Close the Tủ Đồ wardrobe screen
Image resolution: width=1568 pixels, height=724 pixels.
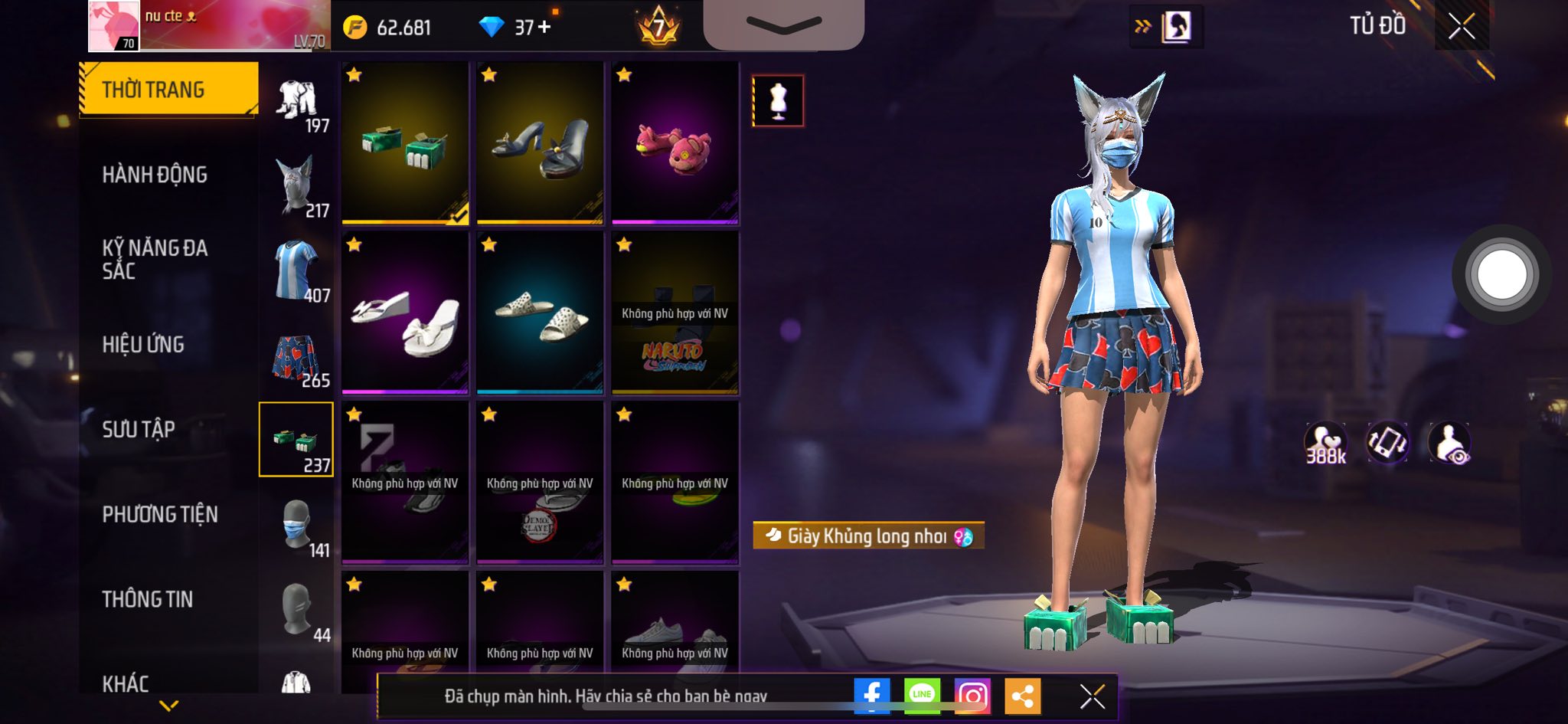1461,27
